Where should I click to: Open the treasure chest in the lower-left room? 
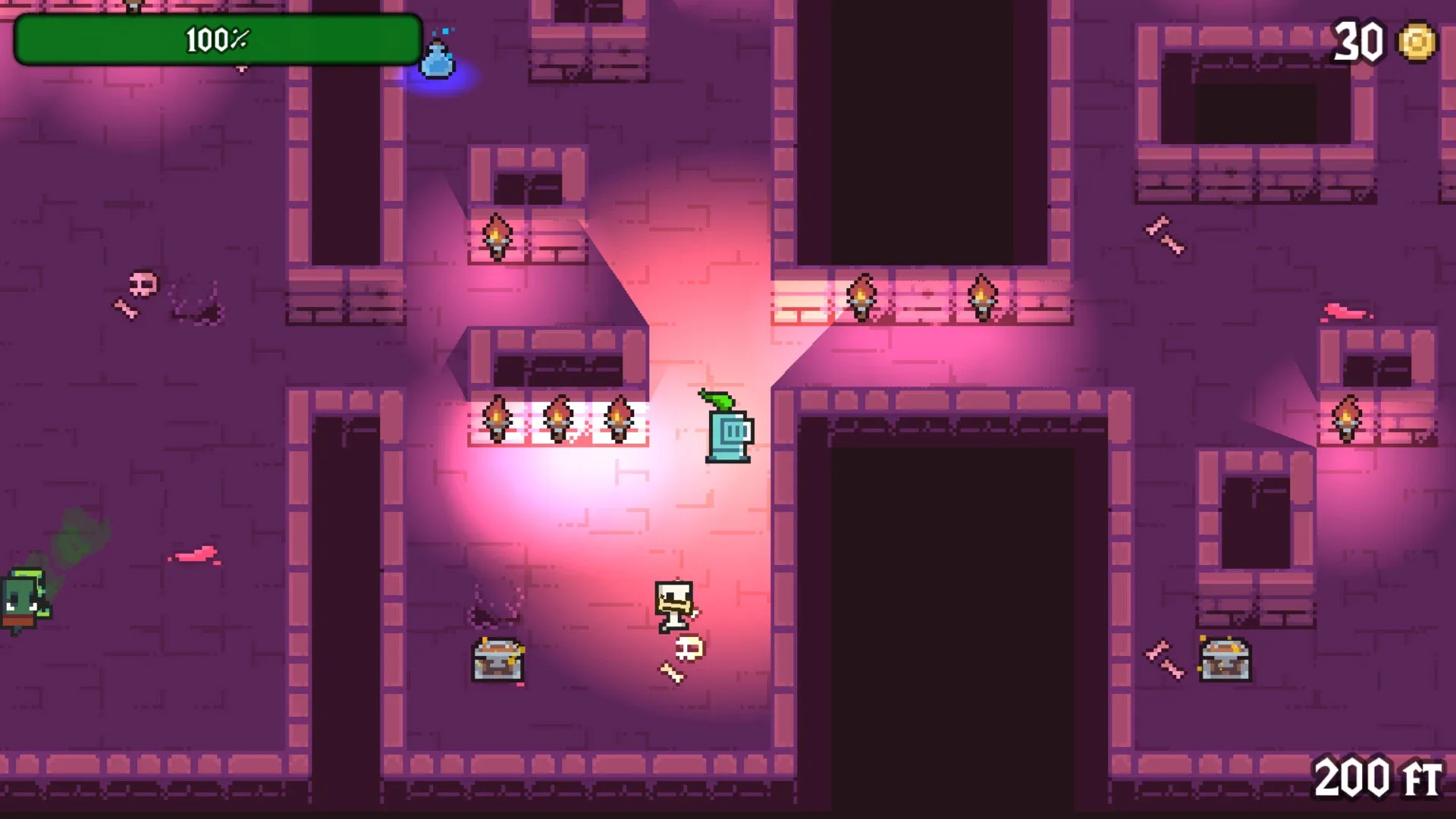pyautogui.click(x=497, y=660)
